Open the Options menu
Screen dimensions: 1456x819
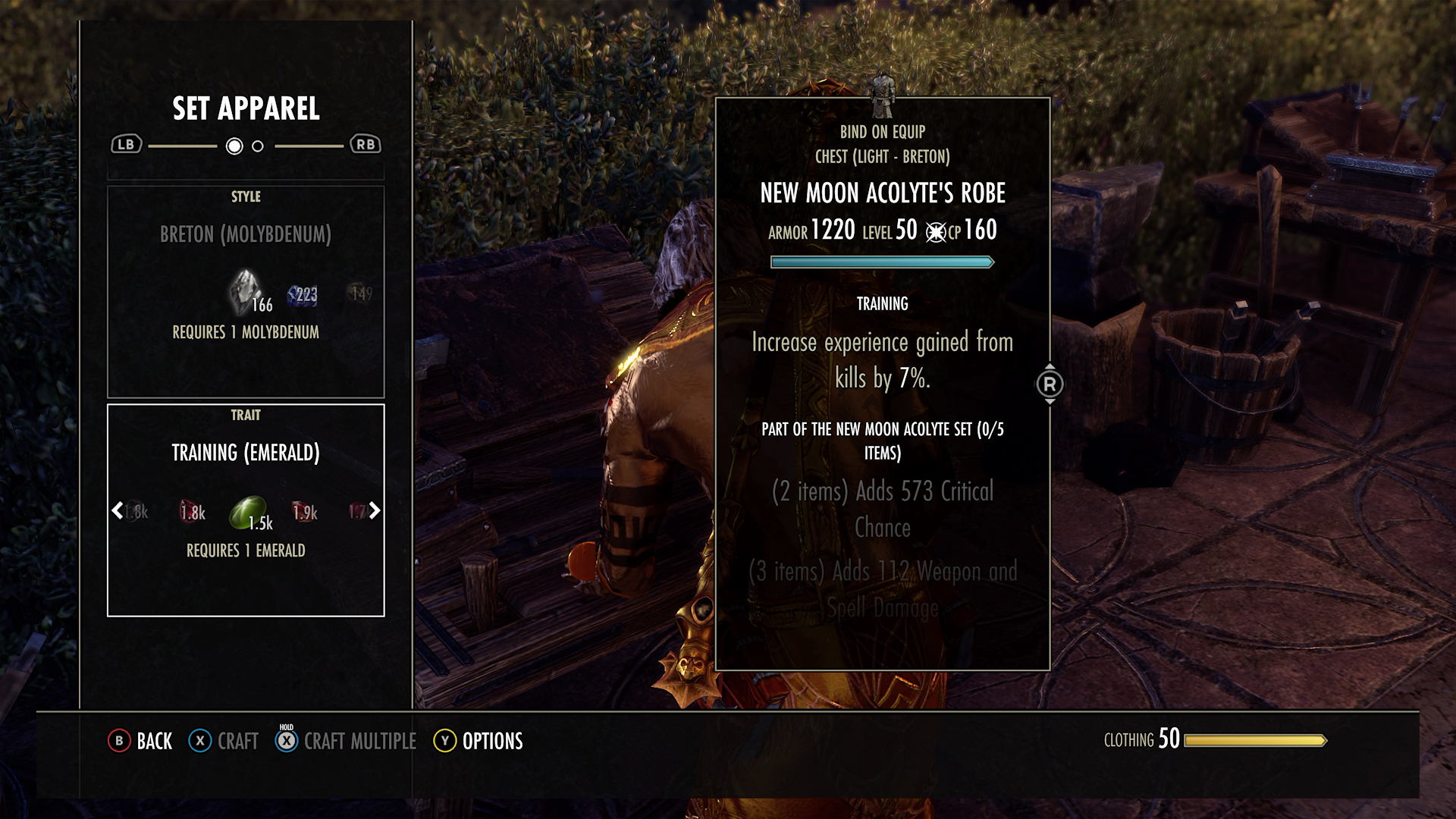tap(491, 741)
